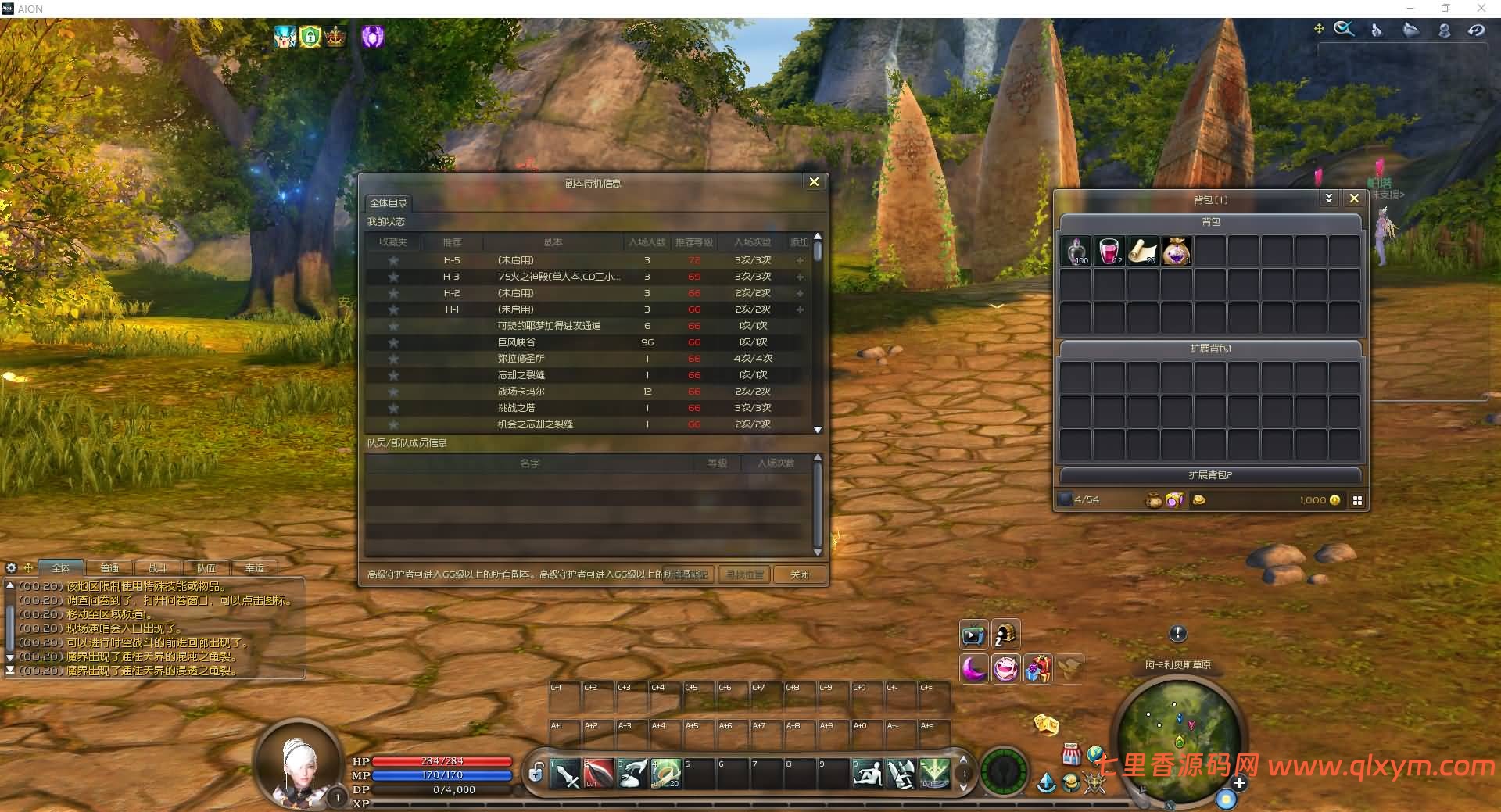Click the 寻找位置 button
The height and width of the screenshot is (812, 1501).
[x=743, y=574]
